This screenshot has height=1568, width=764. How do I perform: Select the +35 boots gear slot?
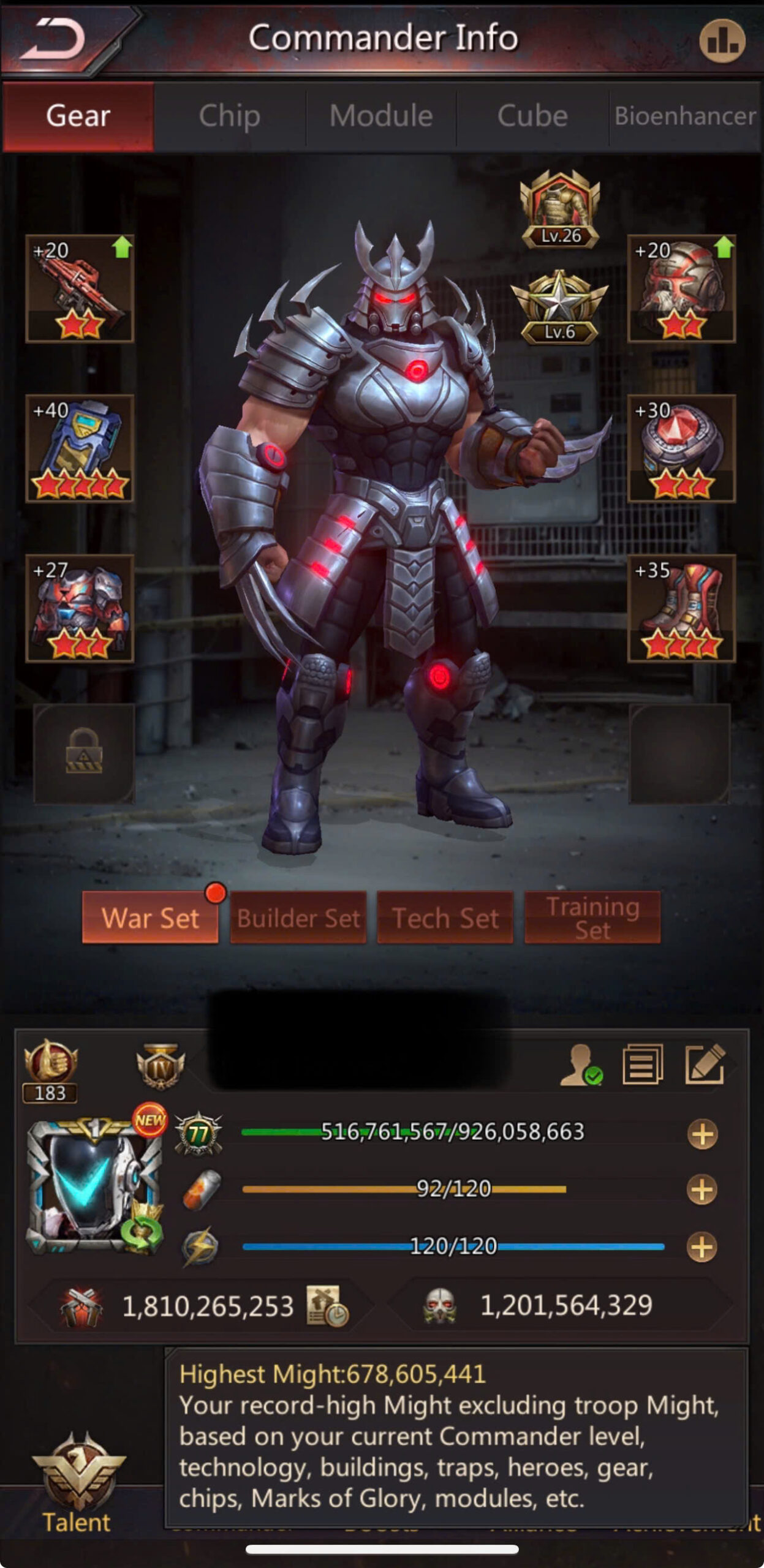tap(681, 608)
